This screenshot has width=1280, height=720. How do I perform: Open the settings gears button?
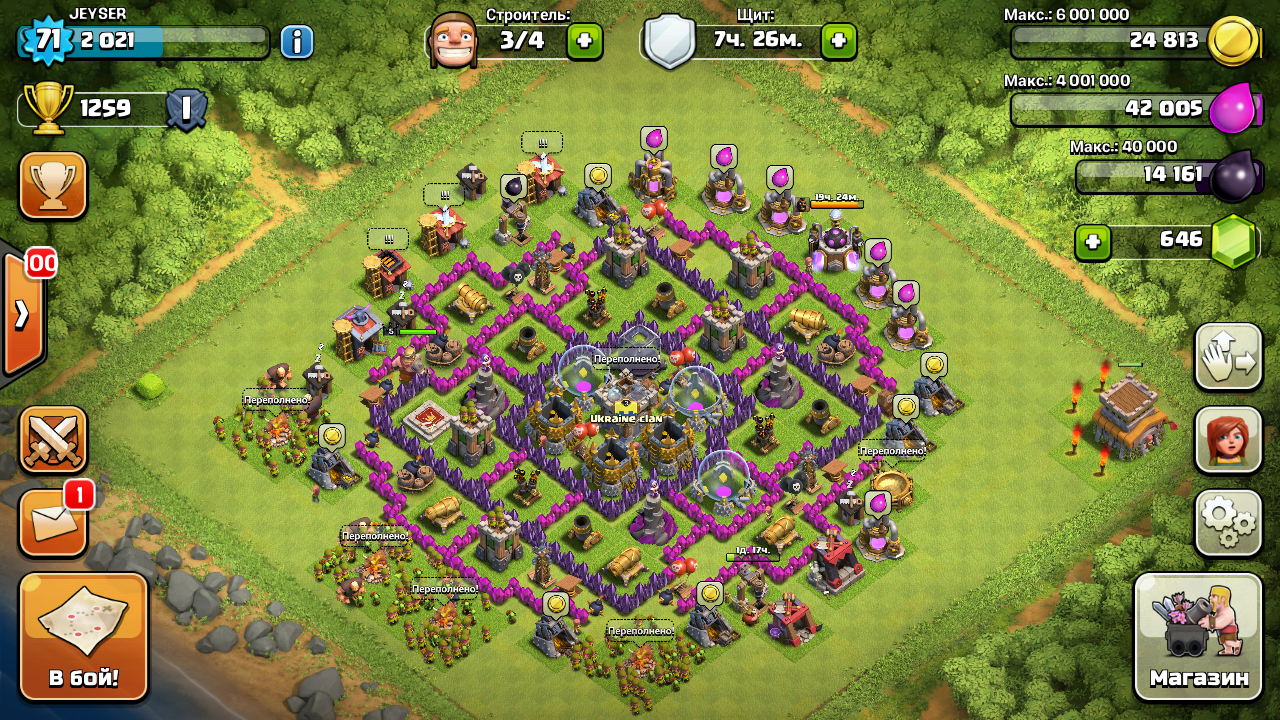pyautogui.click(x=1228, y=522)
